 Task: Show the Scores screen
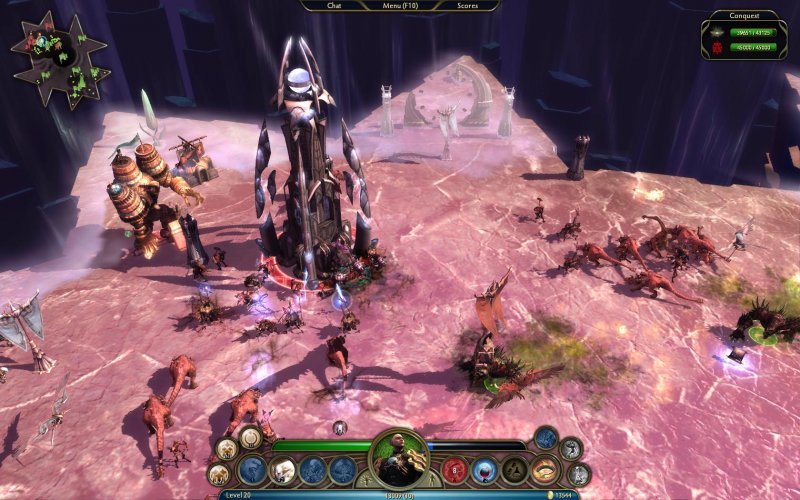466,5
